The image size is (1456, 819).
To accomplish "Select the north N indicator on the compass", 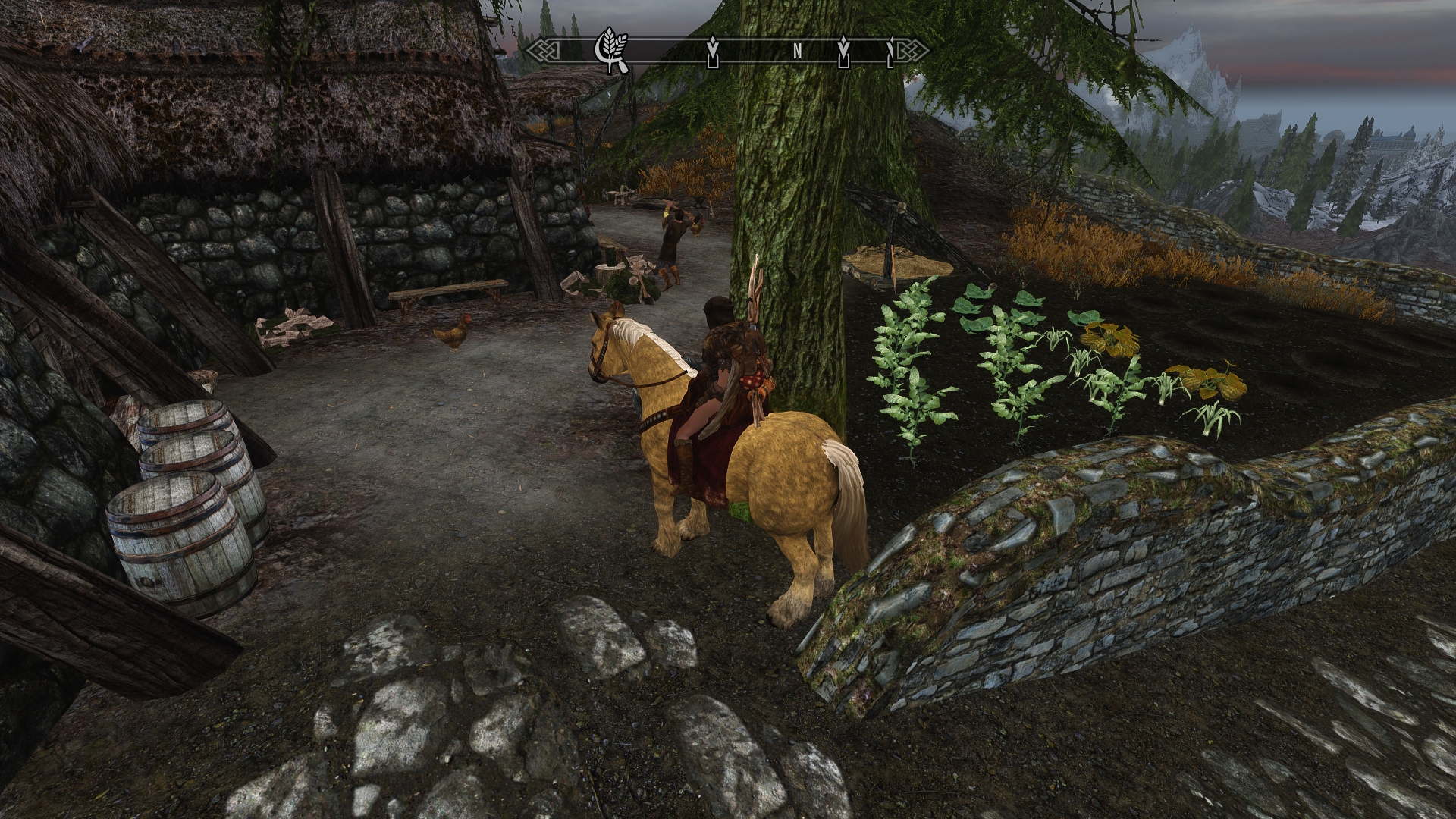I will pyautogui.click(x=797, y=52).
